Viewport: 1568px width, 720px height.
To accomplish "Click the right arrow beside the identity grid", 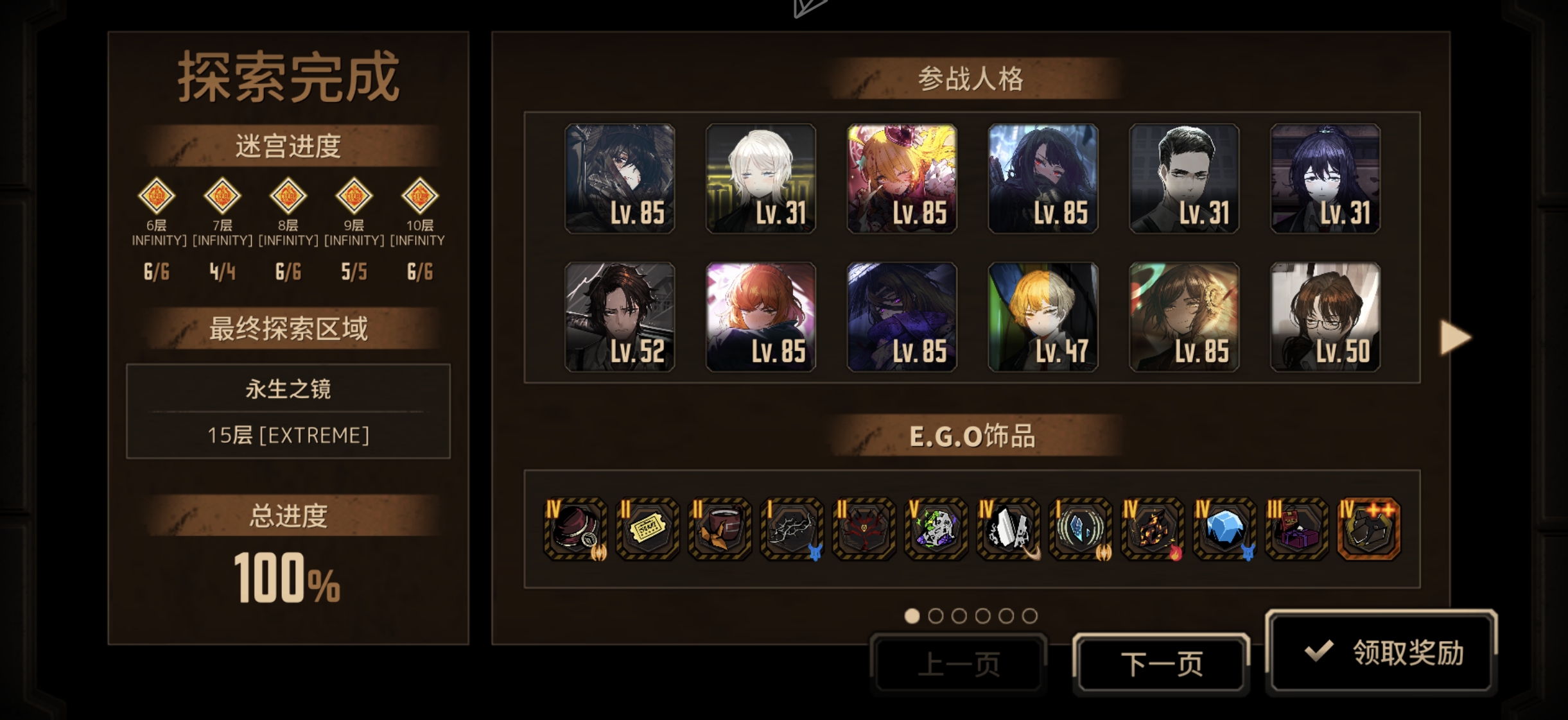I will point(1454,337).
